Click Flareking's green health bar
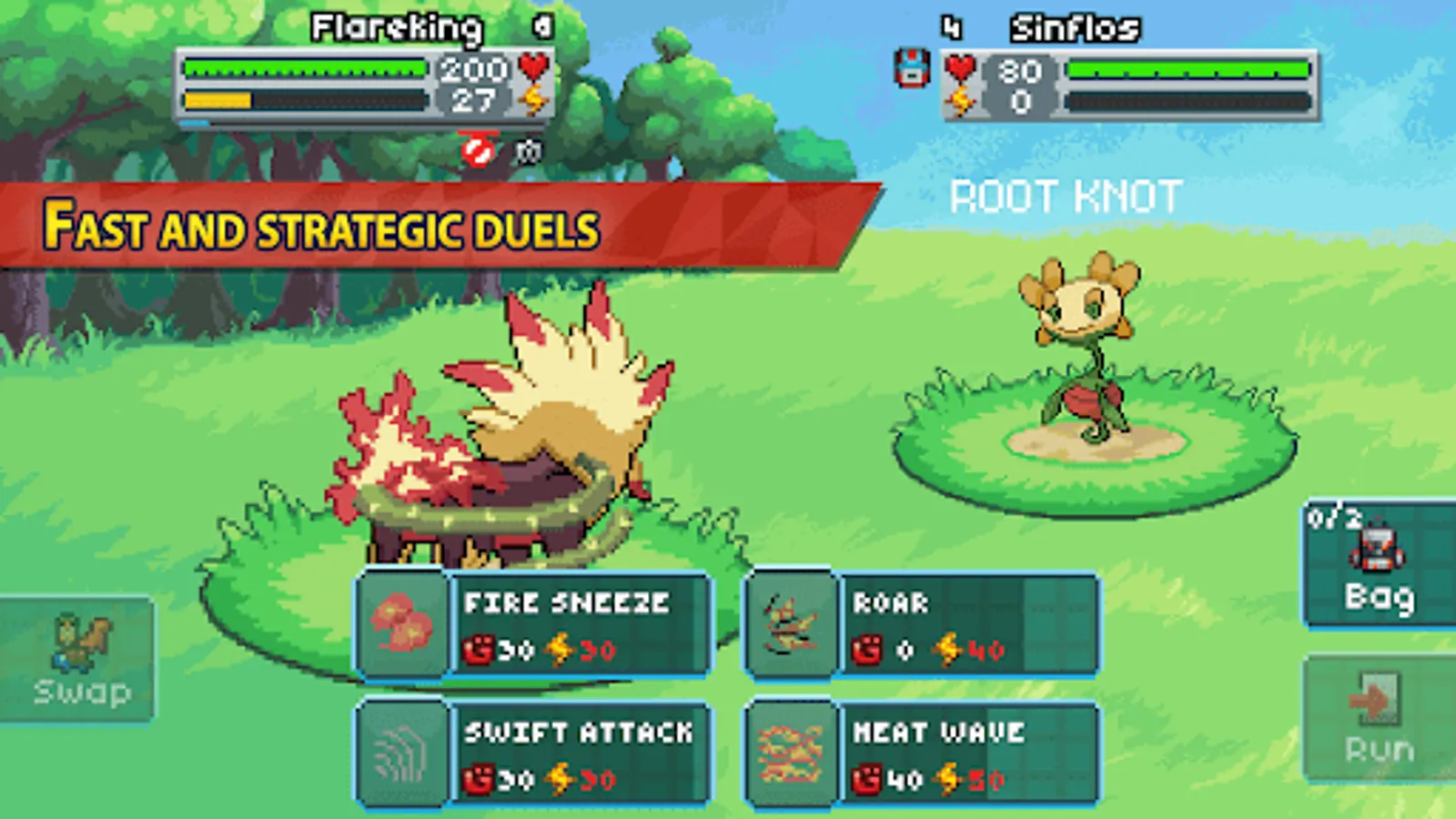 (x=305, y=66)
